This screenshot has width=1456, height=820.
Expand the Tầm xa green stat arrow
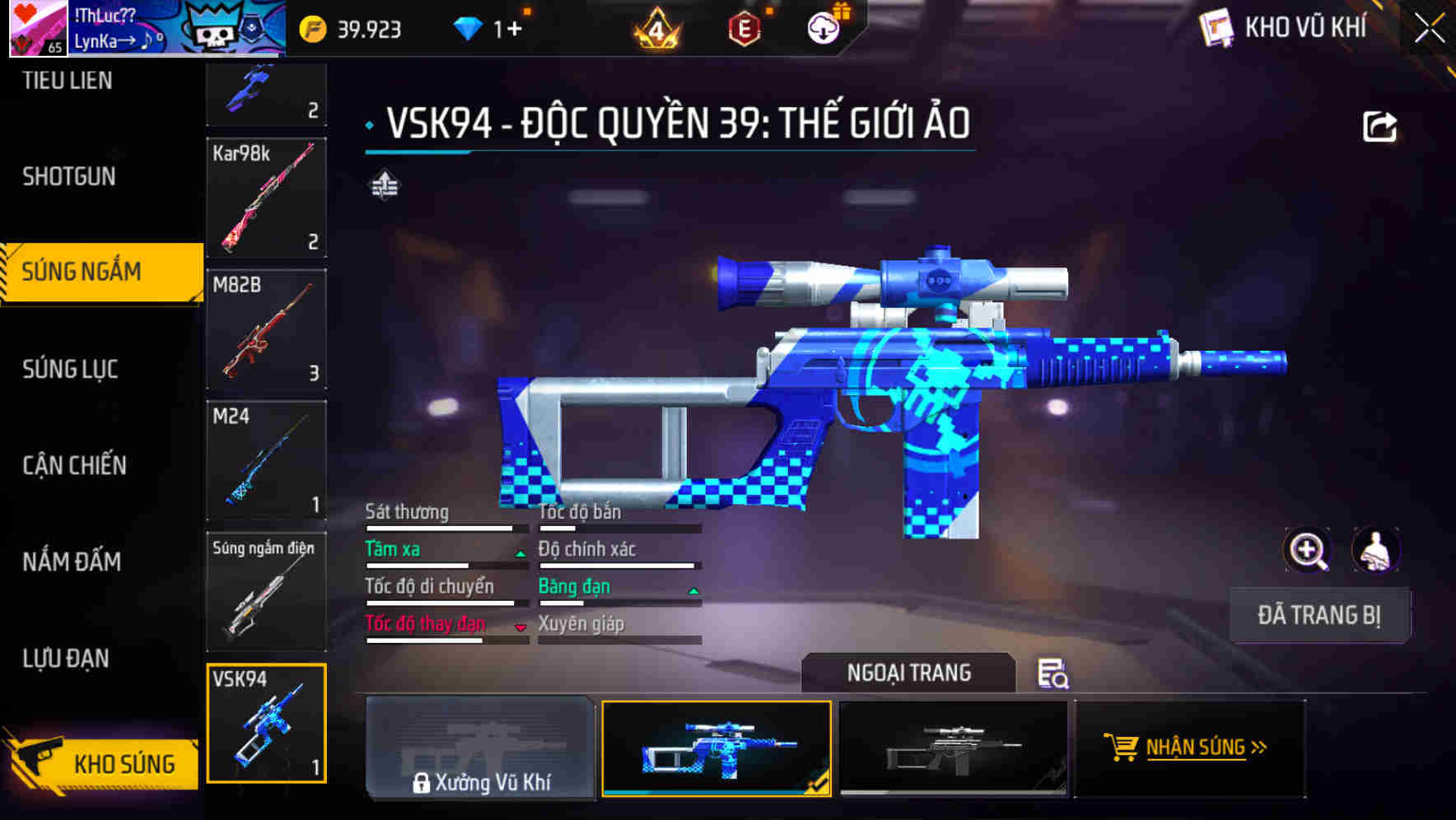(x=520, y=553)
